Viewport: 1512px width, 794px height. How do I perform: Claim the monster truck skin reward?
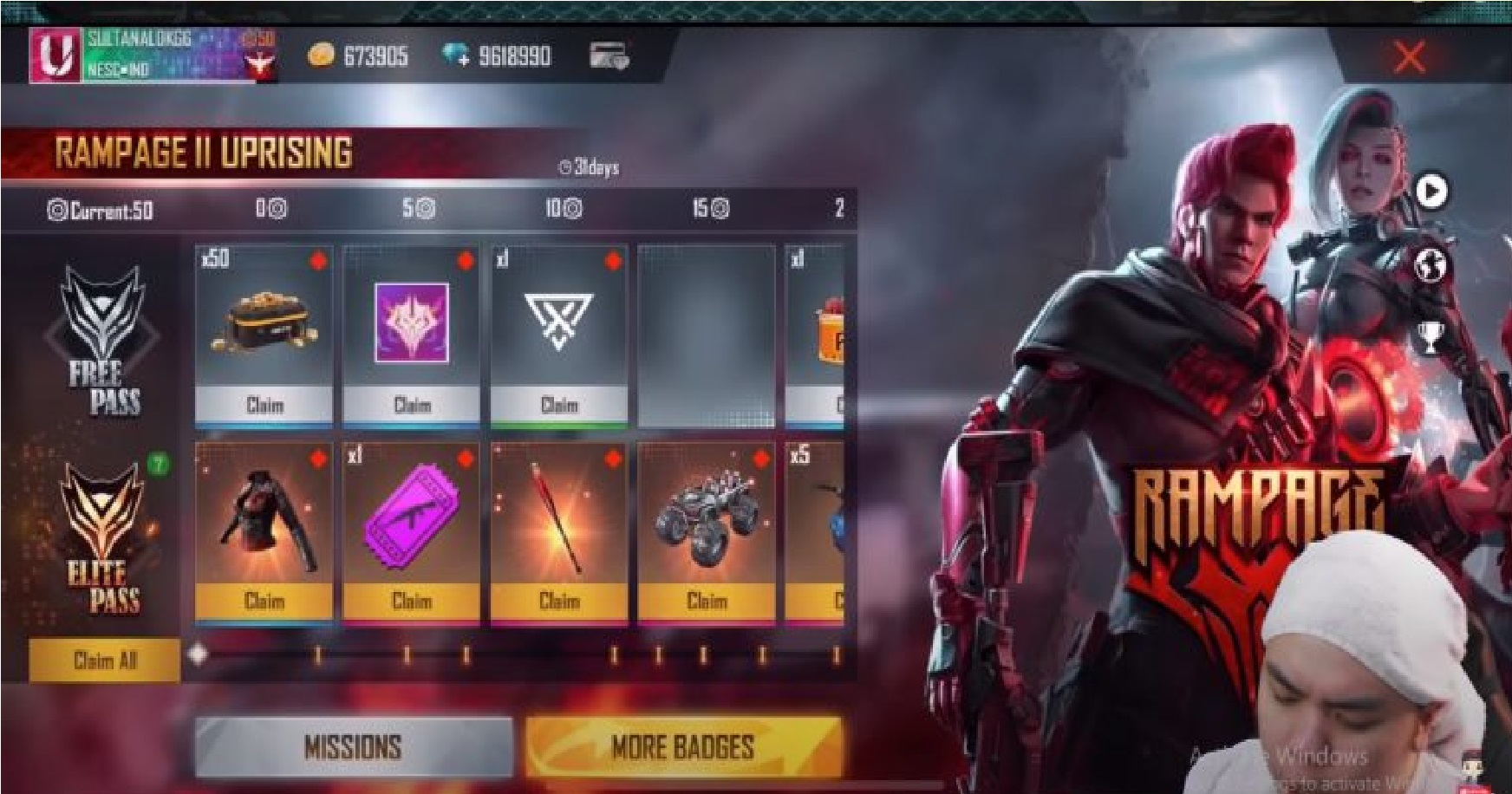707,601
